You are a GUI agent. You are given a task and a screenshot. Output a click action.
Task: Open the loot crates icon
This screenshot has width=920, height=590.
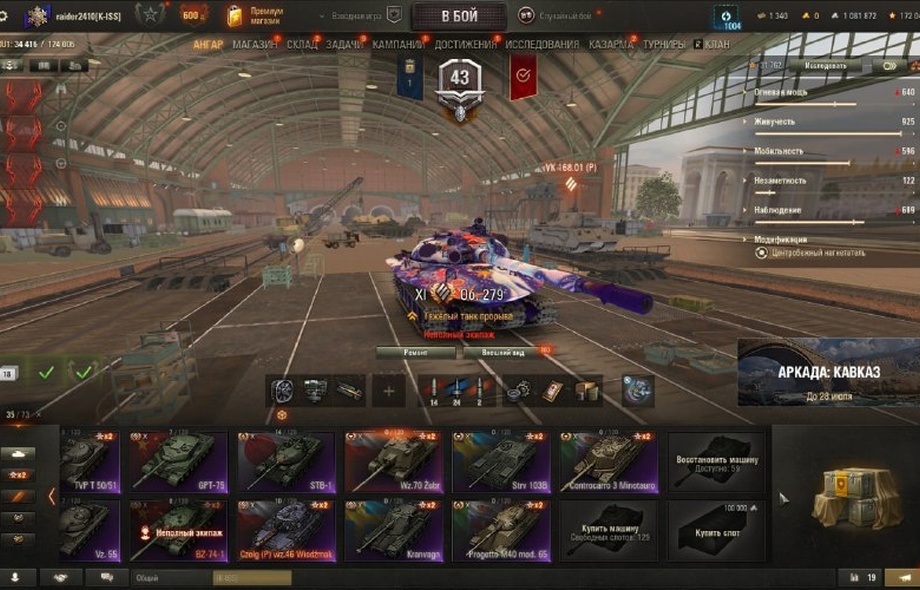(x=848, y=497)
